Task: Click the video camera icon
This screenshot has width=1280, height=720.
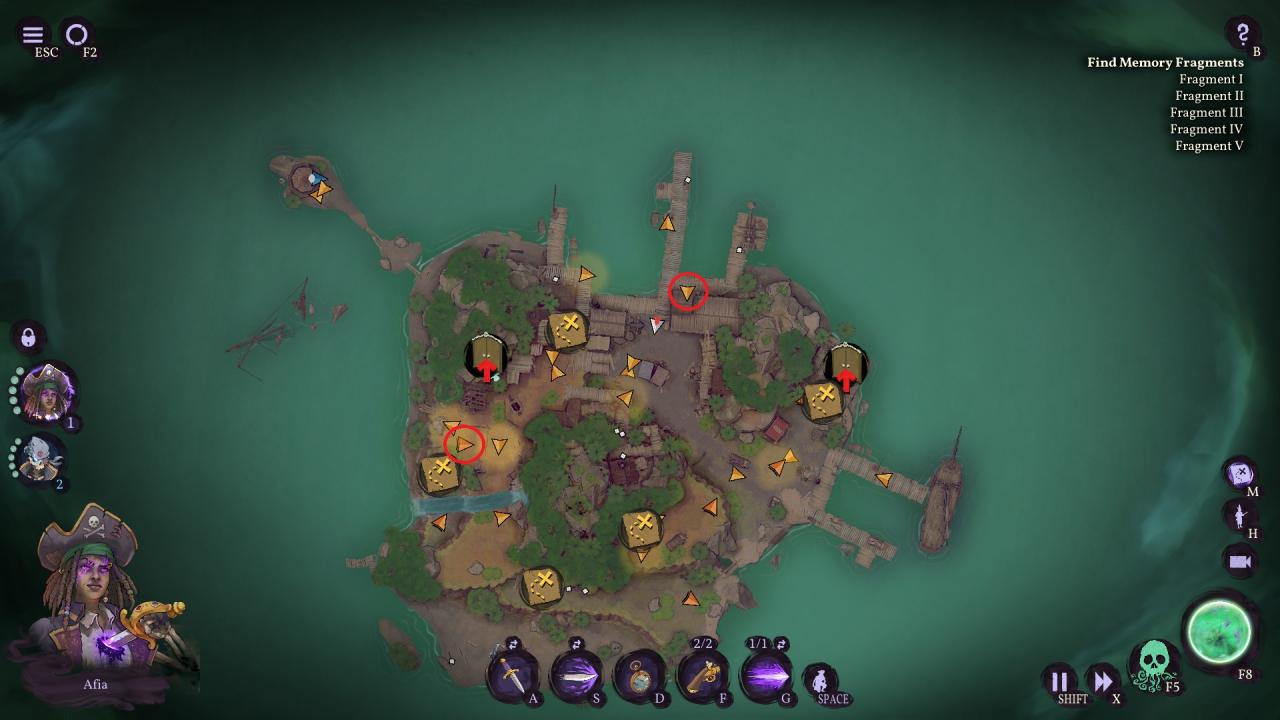Action: (x=1240, y=561)
